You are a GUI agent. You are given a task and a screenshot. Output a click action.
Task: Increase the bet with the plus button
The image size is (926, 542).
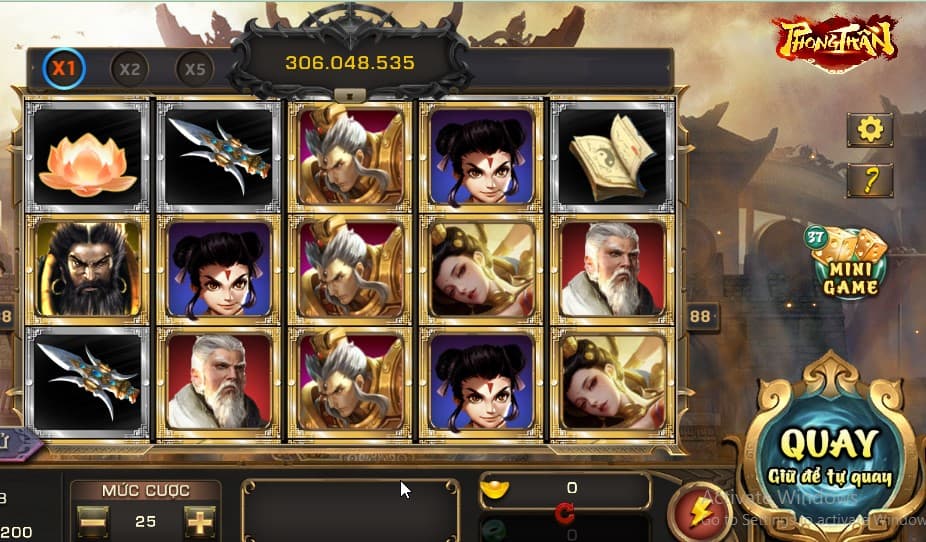coord(199,521)
